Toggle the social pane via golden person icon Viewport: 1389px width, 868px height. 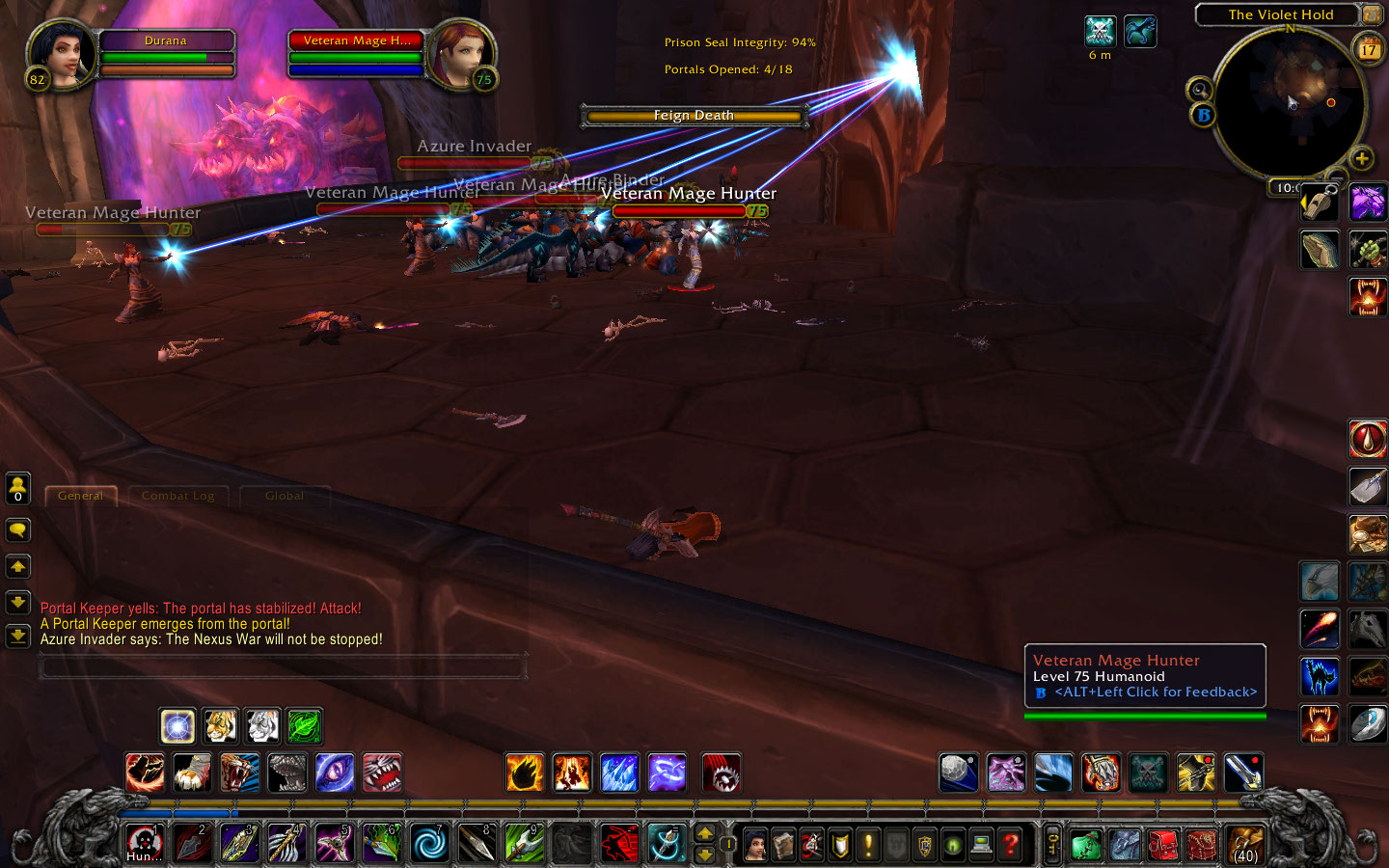[x=17, y=489]
